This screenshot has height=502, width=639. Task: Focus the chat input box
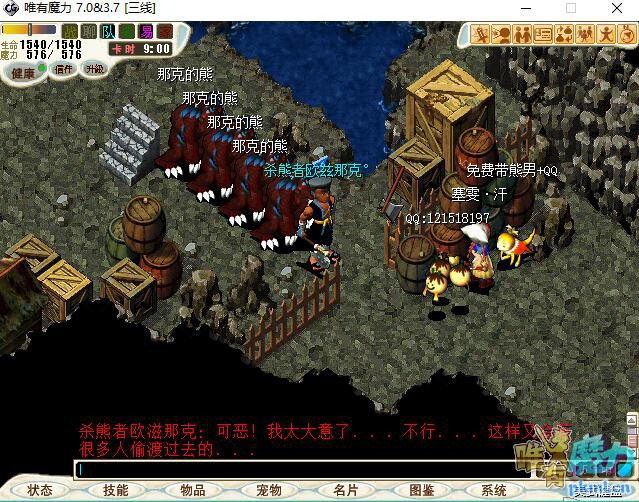tap(290, 469)
